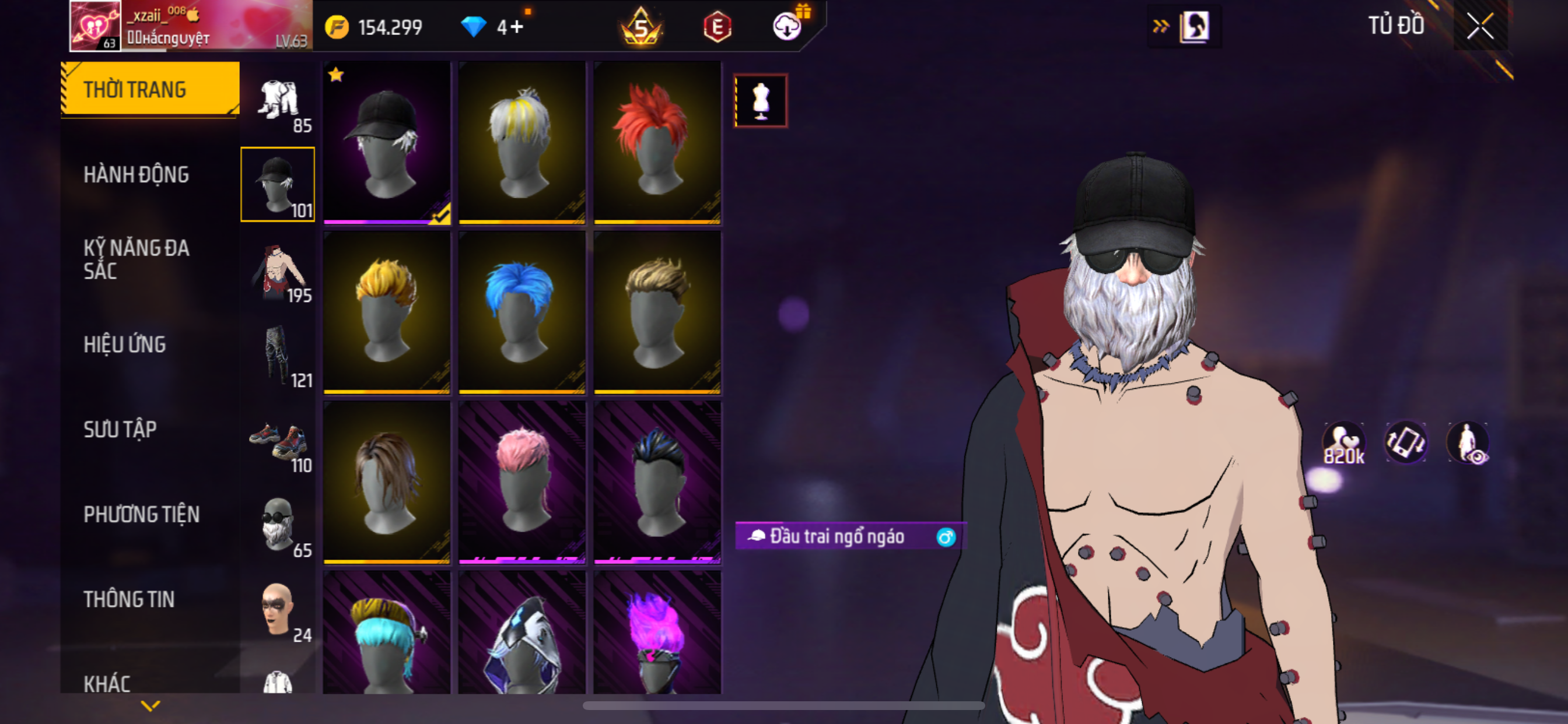
Task: Select the blue hair item
Action: (x=521, y=312)
